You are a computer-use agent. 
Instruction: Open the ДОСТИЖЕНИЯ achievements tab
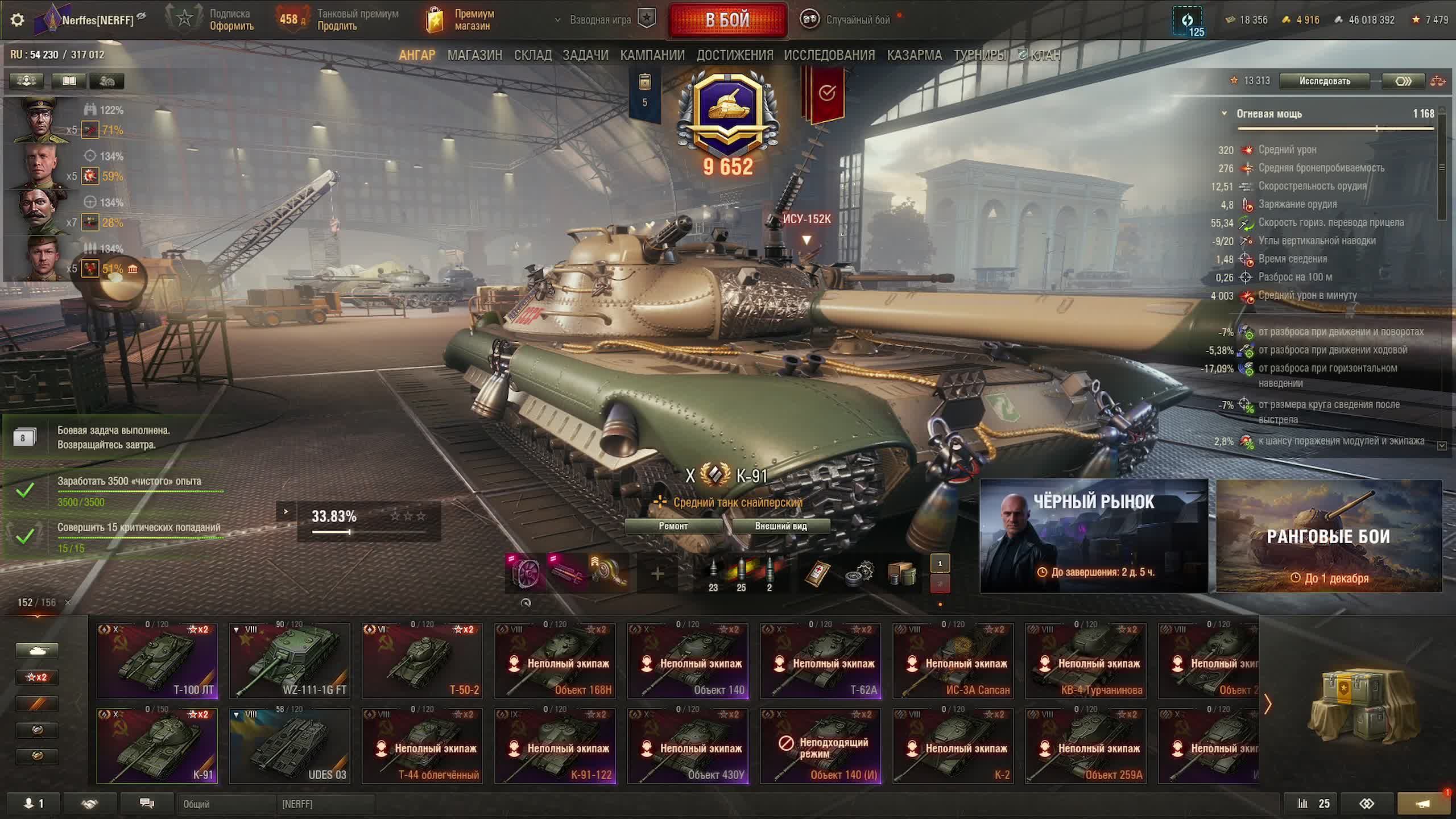coord(734,55)
